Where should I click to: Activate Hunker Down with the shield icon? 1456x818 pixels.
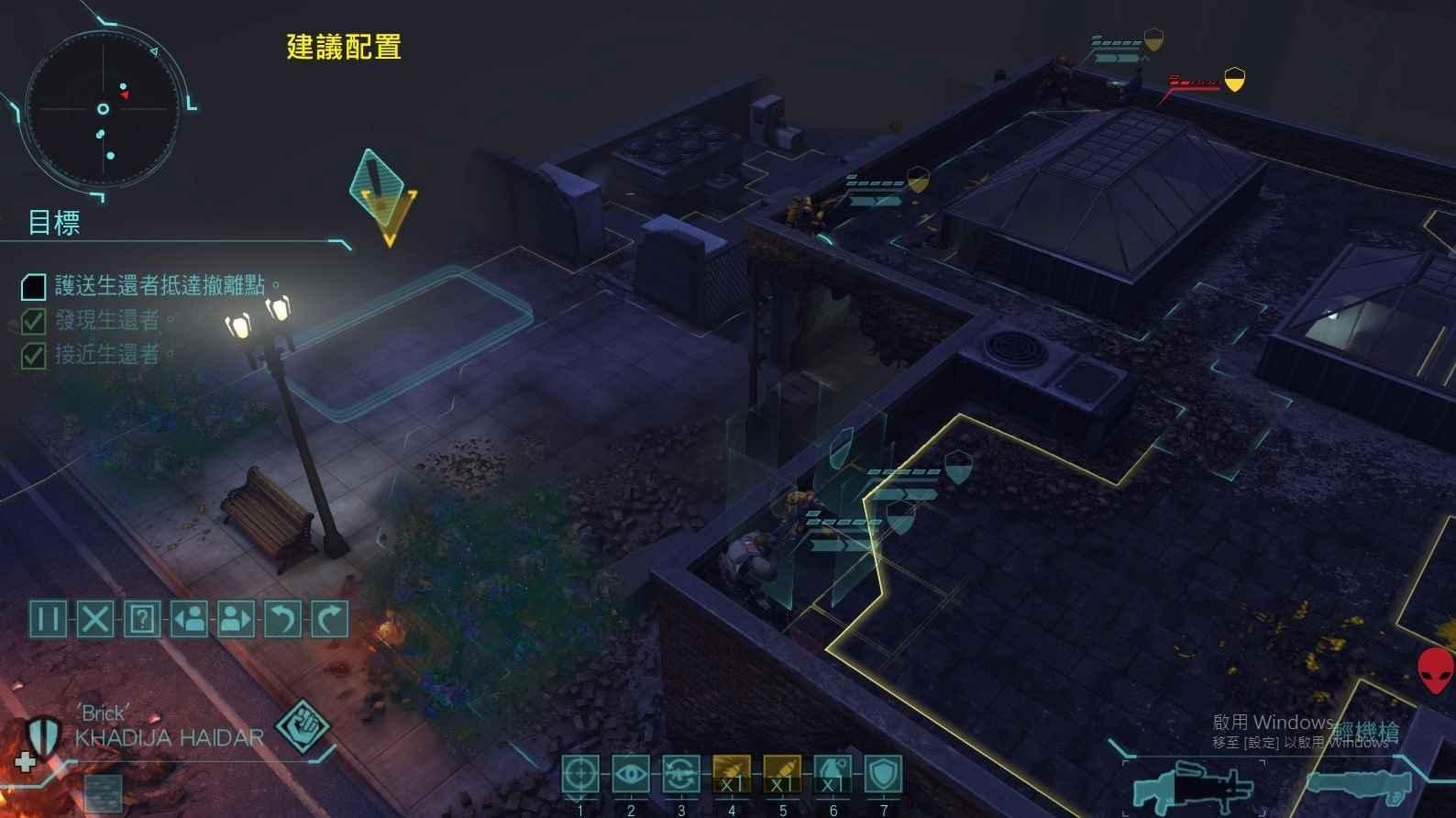coord(881,775)
